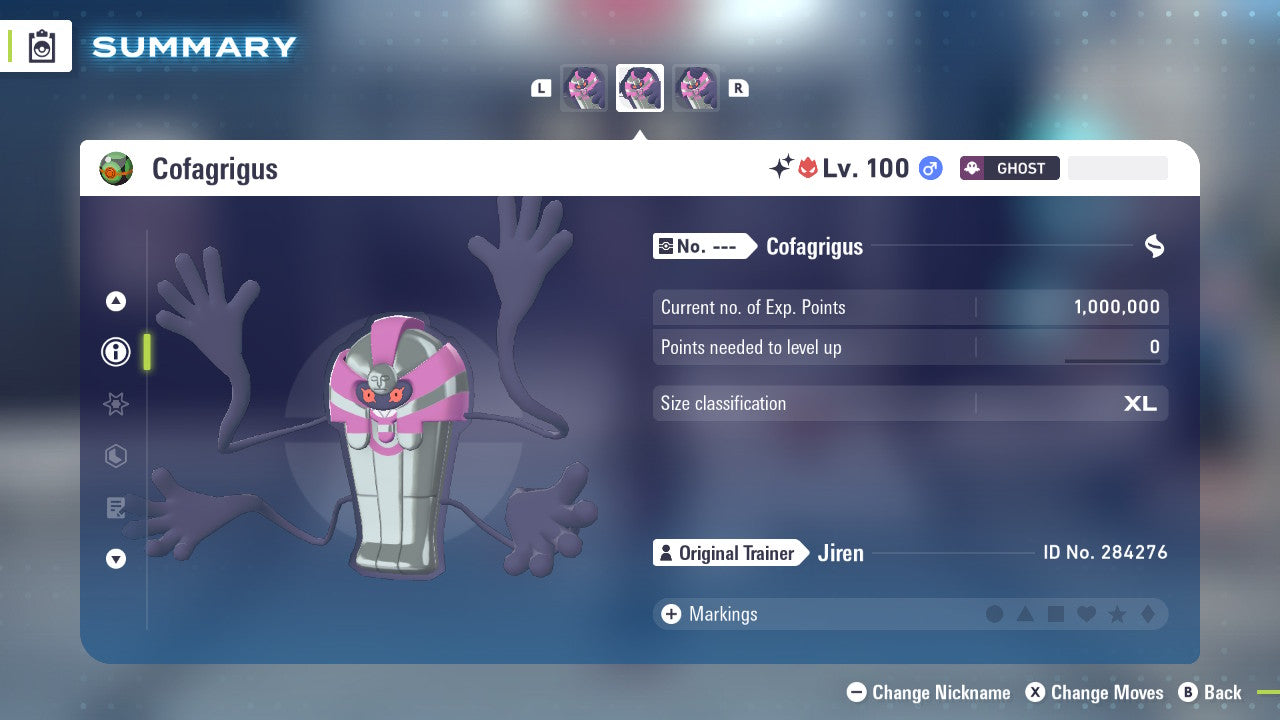Click the mark ribbon icon right of Cofagrigus
1280x720 pixels.
pyautogui.click(x=1155, y=246)
